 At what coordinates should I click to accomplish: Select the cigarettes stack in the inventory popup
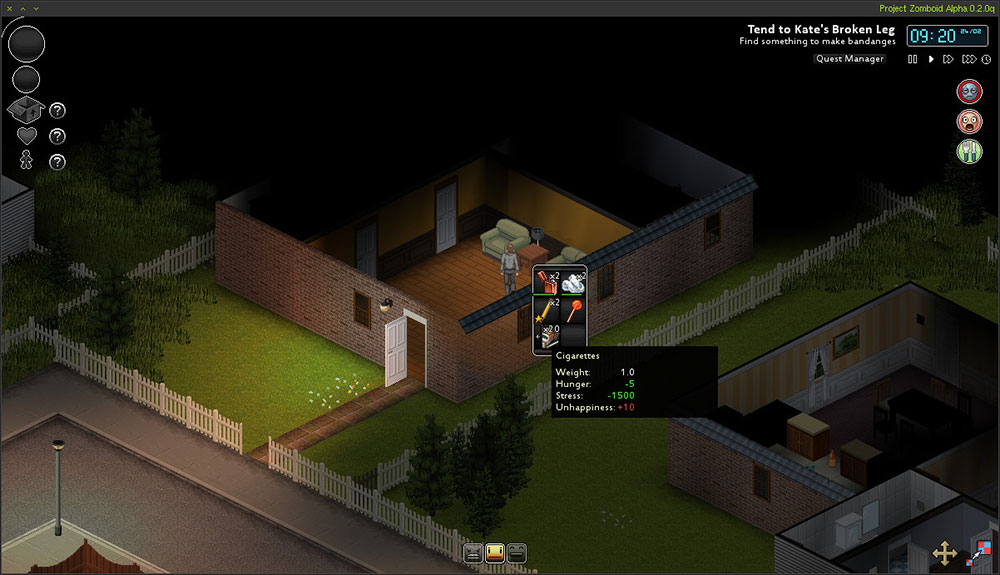(x=547, y=337)
